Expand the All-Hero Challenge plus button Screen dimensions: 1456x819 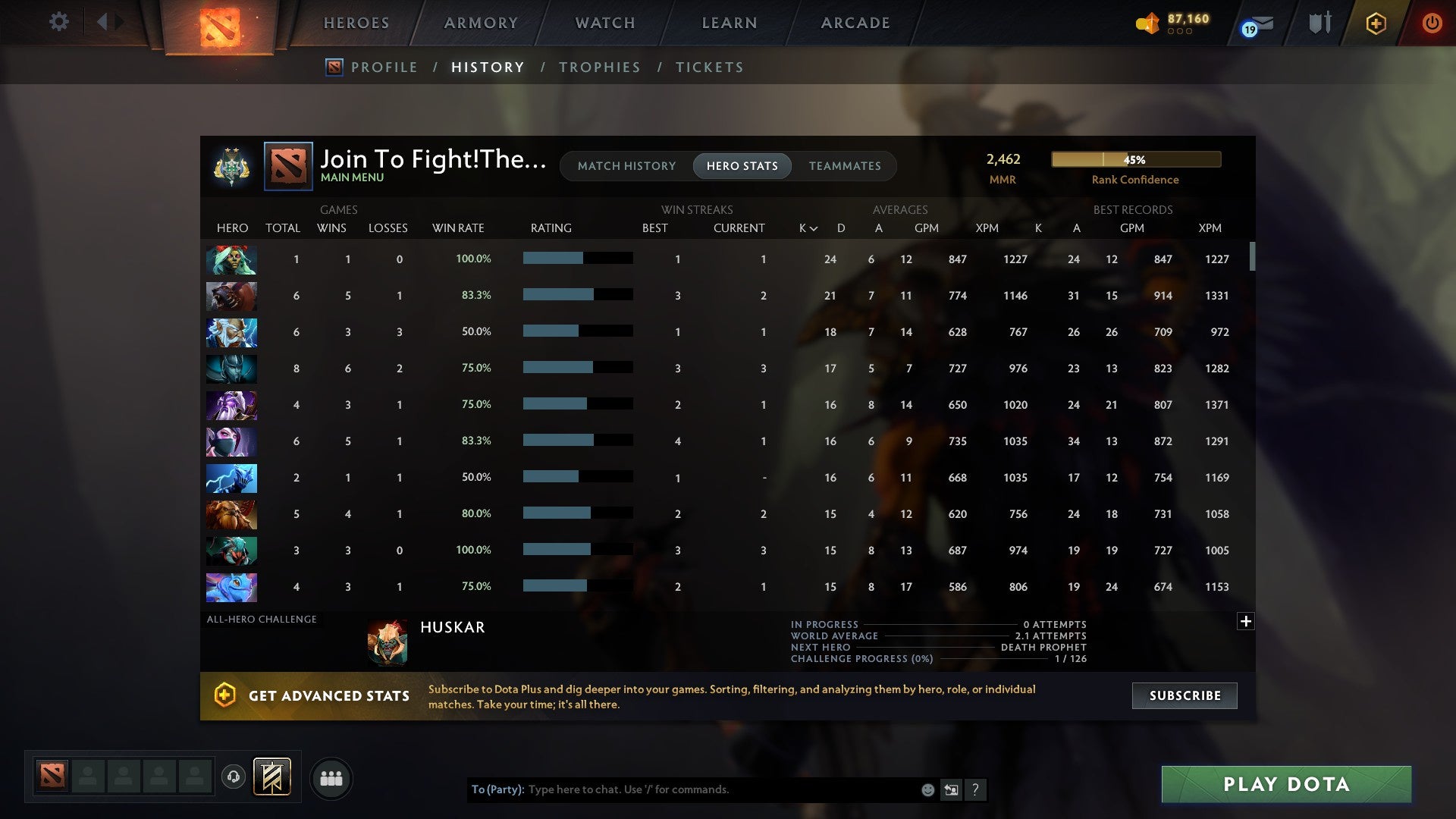[1246, 621]
